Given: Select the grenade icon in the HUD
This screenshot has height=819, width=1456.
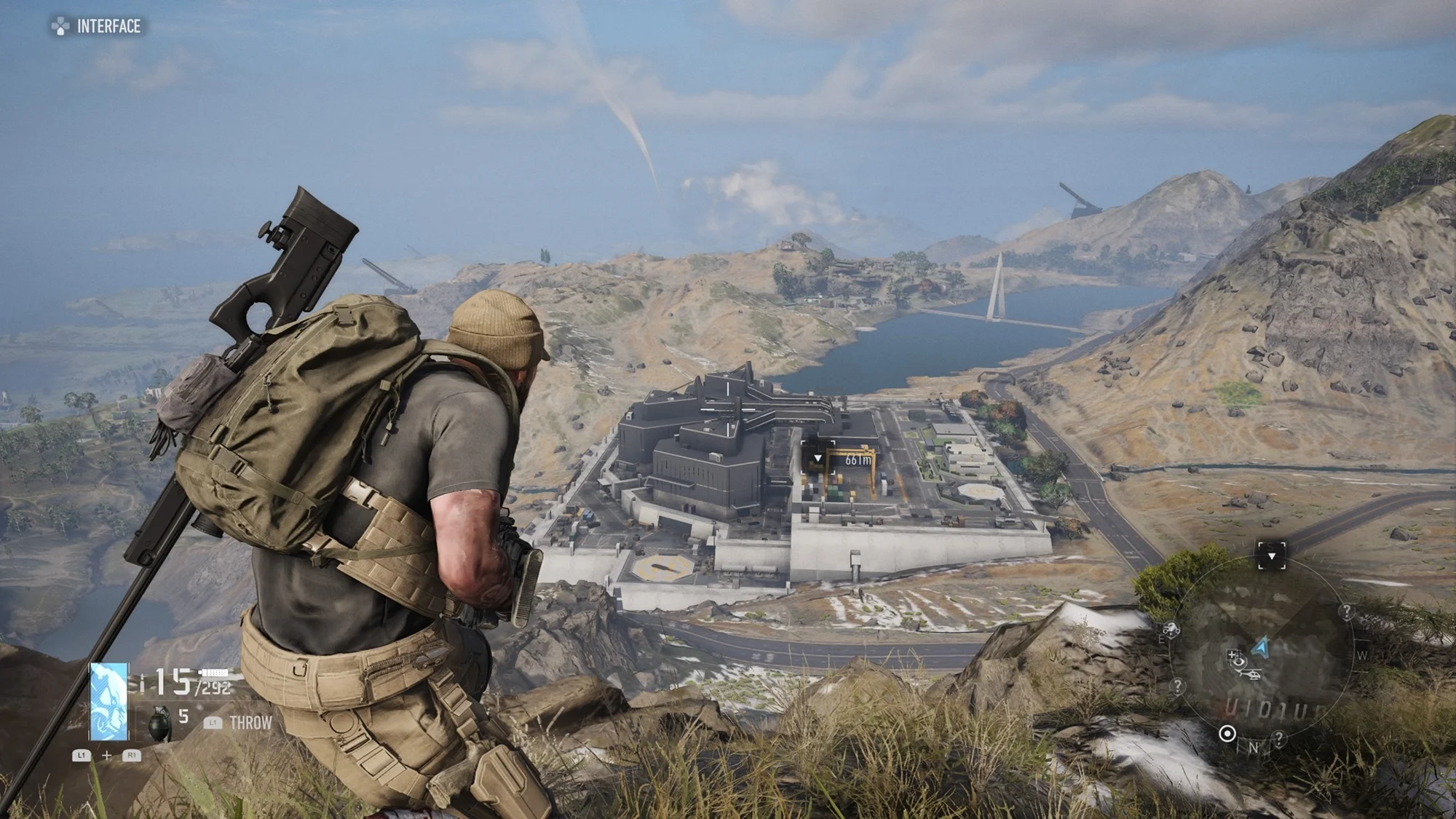Looking at the screenshot, I should pos(159,724).
